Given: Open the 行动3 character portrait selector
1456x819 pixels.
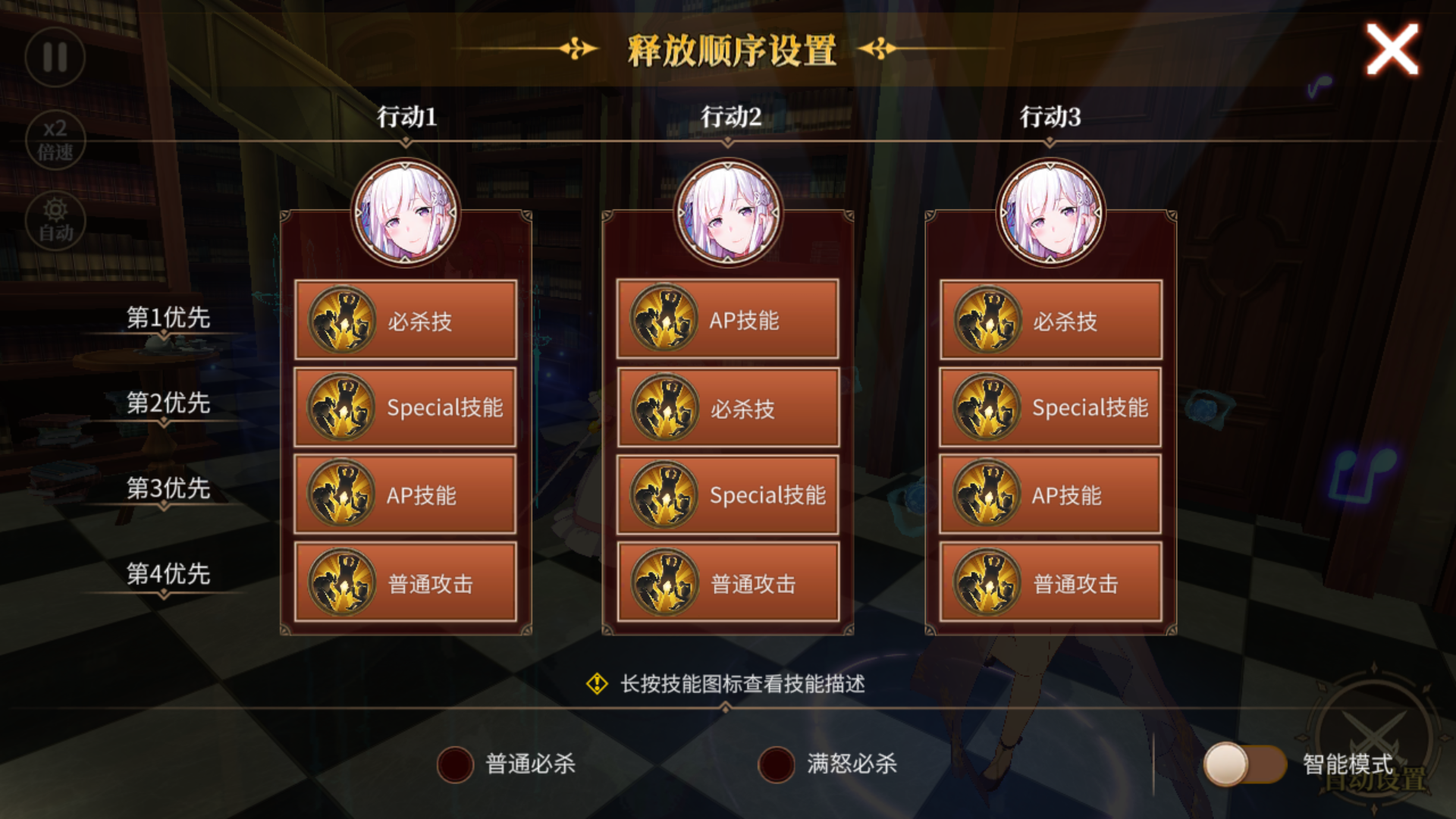Looking at the screenshot, I should tap(1050, 213).
